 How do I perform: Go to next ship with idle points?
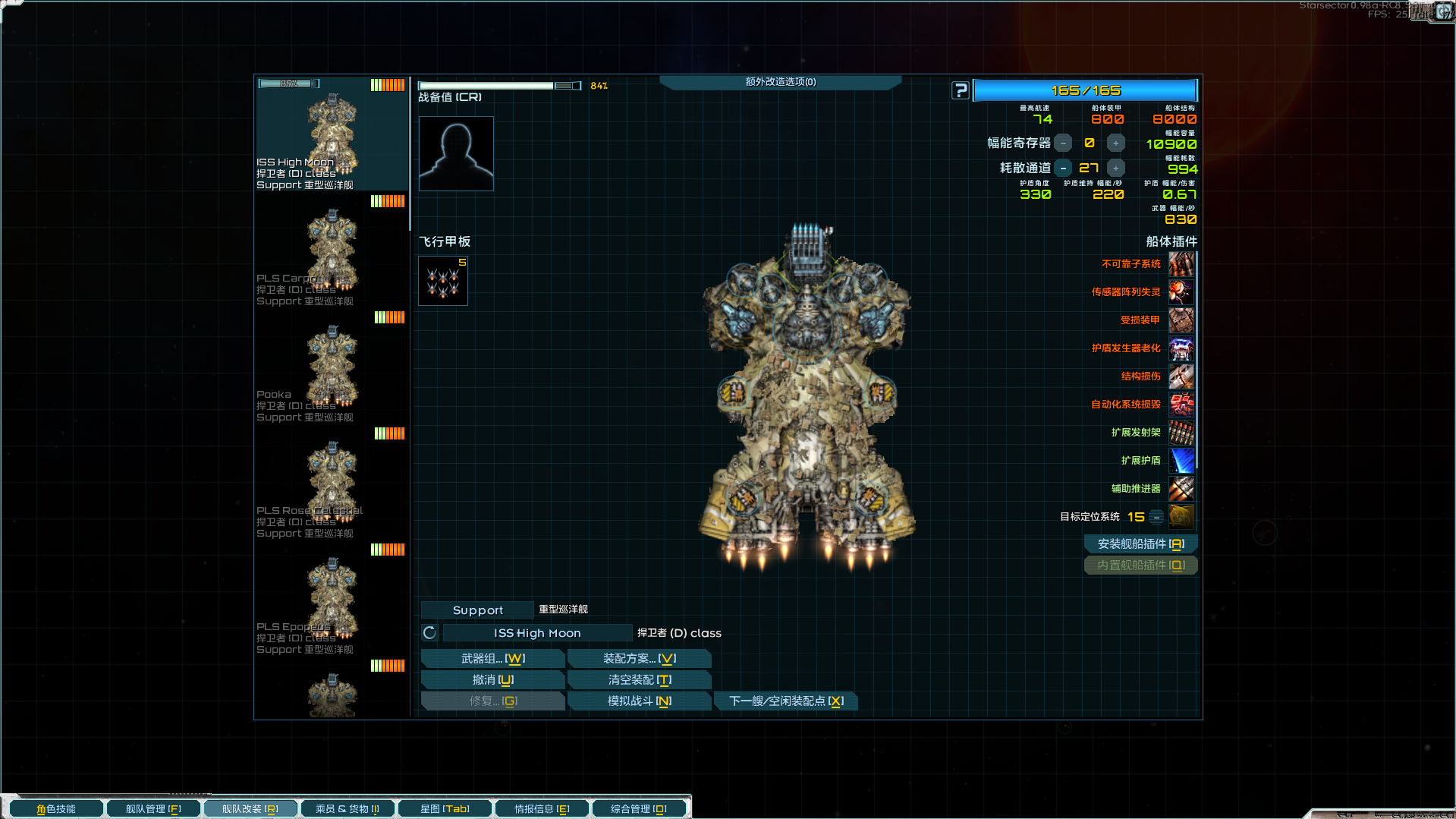[785, 701]
